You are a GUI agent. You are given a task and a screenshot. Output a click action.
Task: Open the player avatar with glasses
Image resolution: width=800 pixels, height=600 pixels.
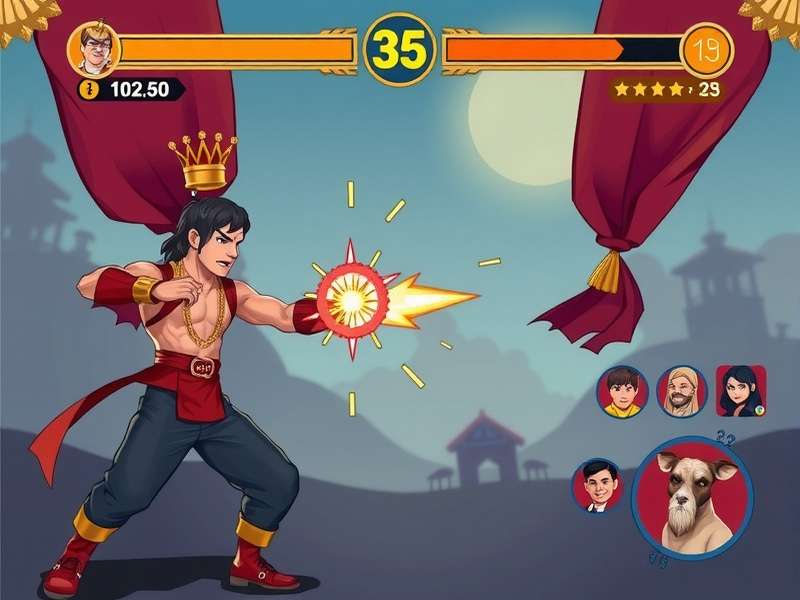[95, 49]
